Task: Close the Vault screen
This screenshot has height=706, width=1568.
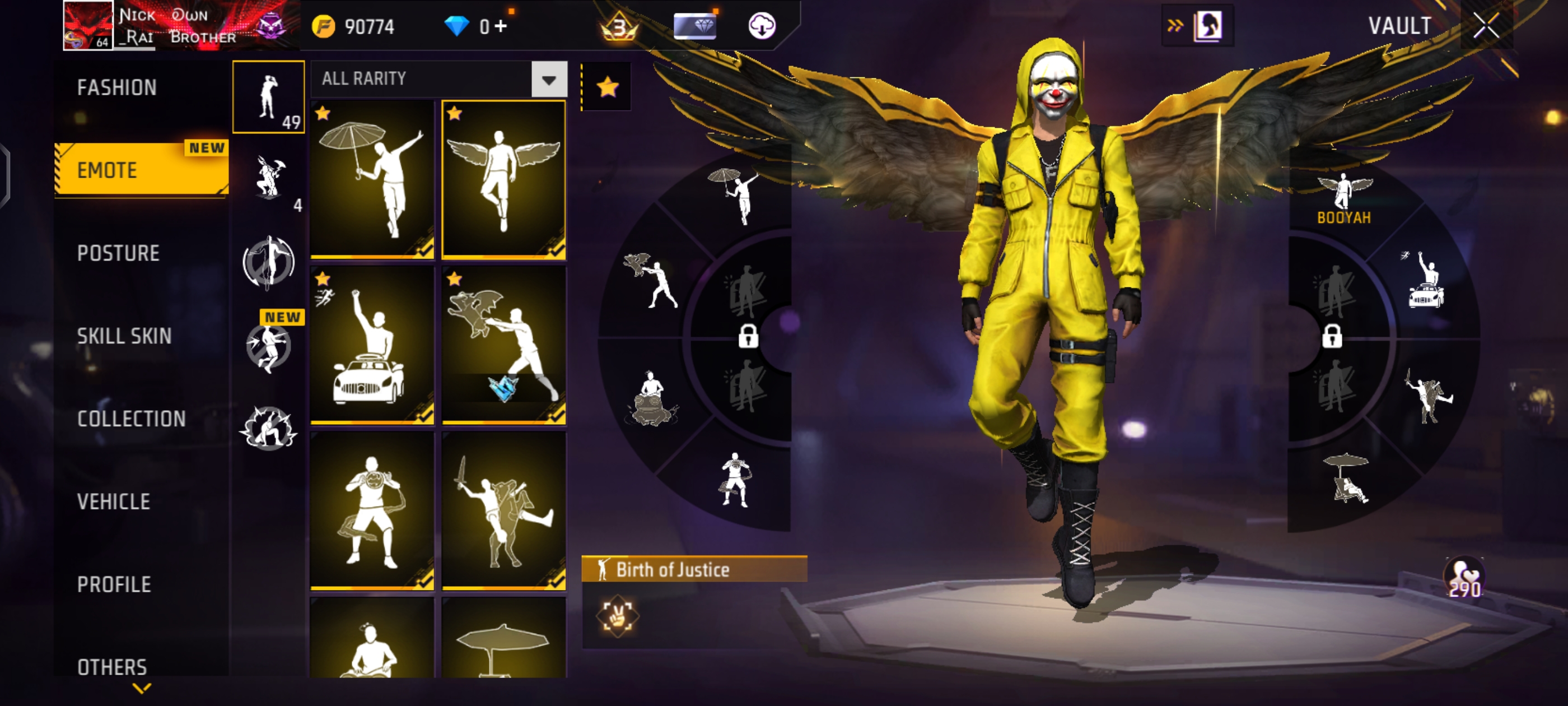Action: 1485,26
